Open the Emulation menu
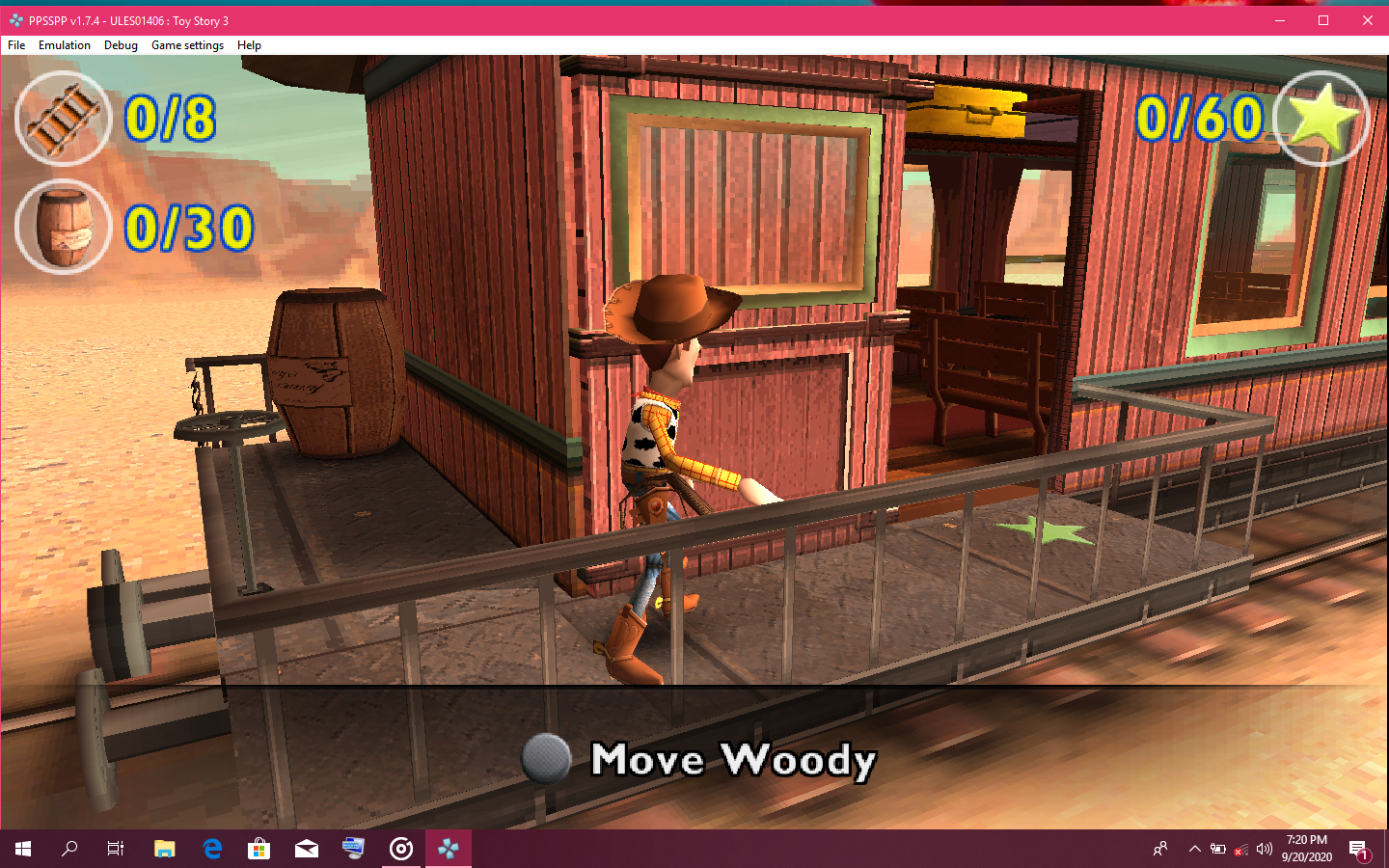1389x868 pixels. tap(64, 44)
